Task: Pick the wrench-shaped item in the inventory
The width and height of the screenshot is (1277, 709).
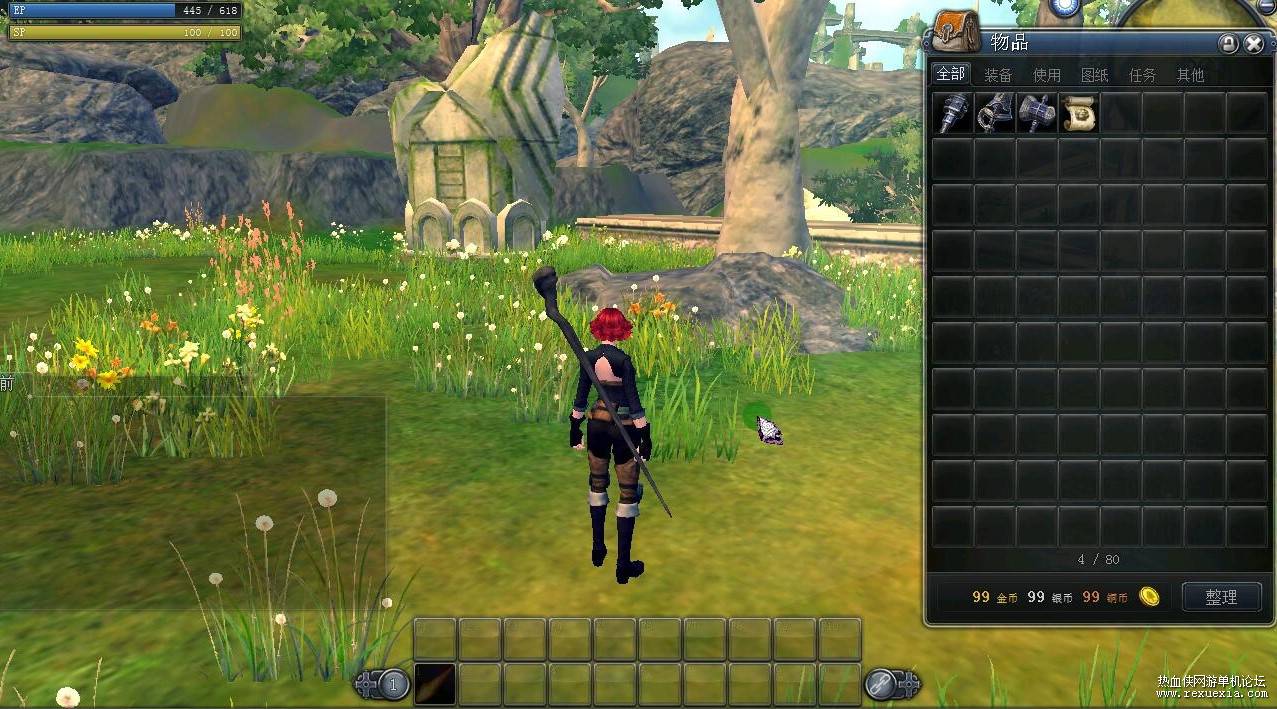Action: (x=995, y=113)
